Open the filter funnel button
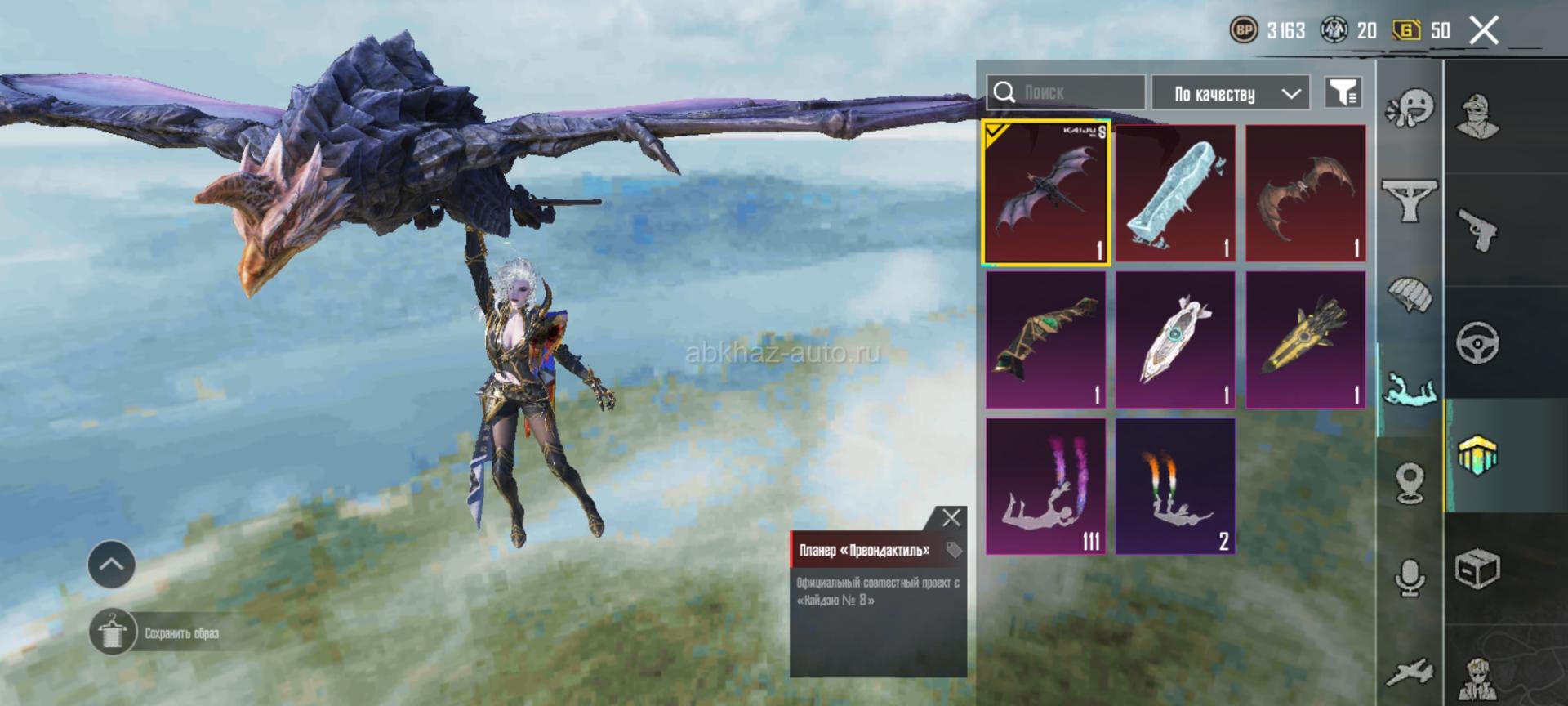 point(1343,92)
